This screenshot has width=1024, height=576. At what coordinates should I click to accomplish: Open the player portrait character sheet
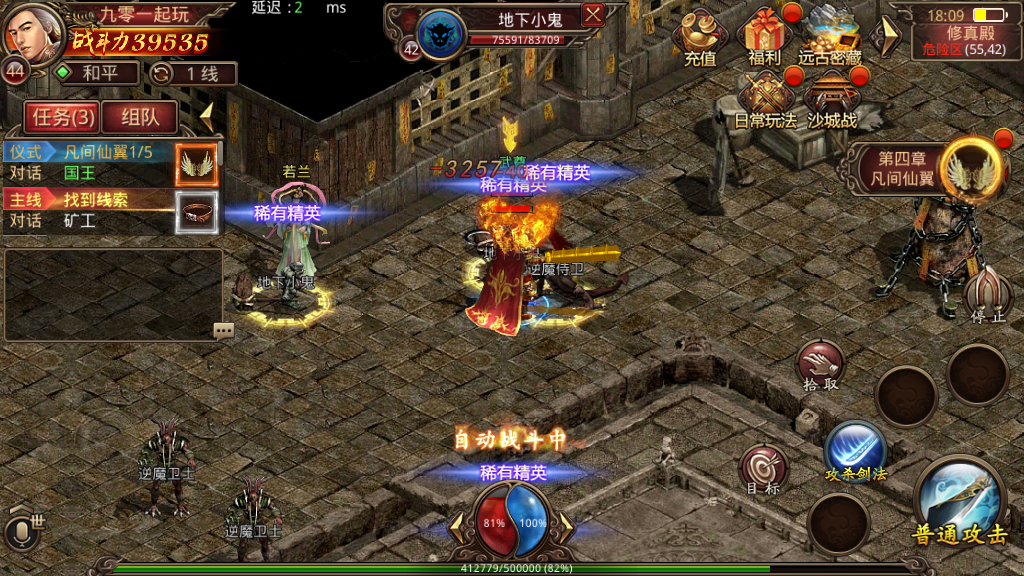click(x=32, y=32)
